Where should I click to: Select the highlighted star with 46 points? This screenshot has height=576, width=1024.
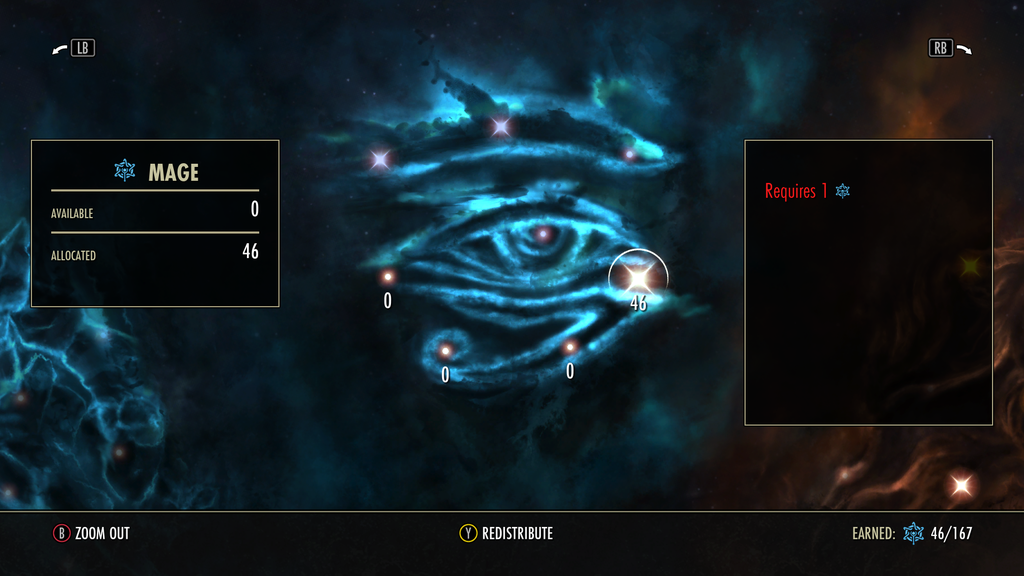[x=638, y=276]
